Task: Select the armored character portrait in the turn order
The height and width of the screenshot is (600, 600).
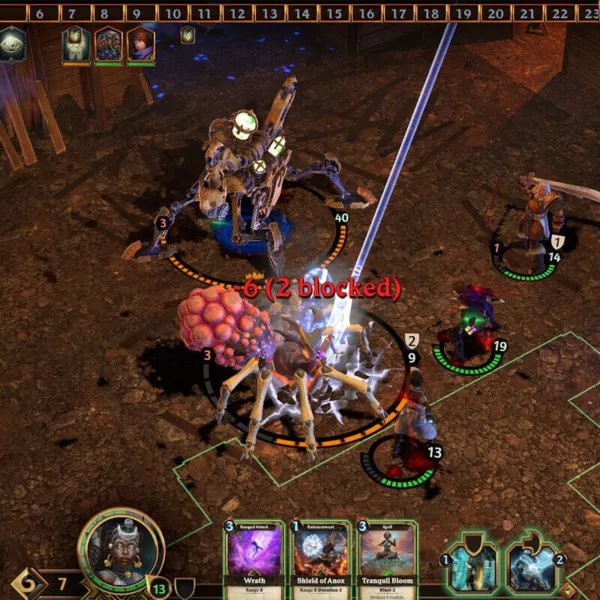Action: coord(109,45)
